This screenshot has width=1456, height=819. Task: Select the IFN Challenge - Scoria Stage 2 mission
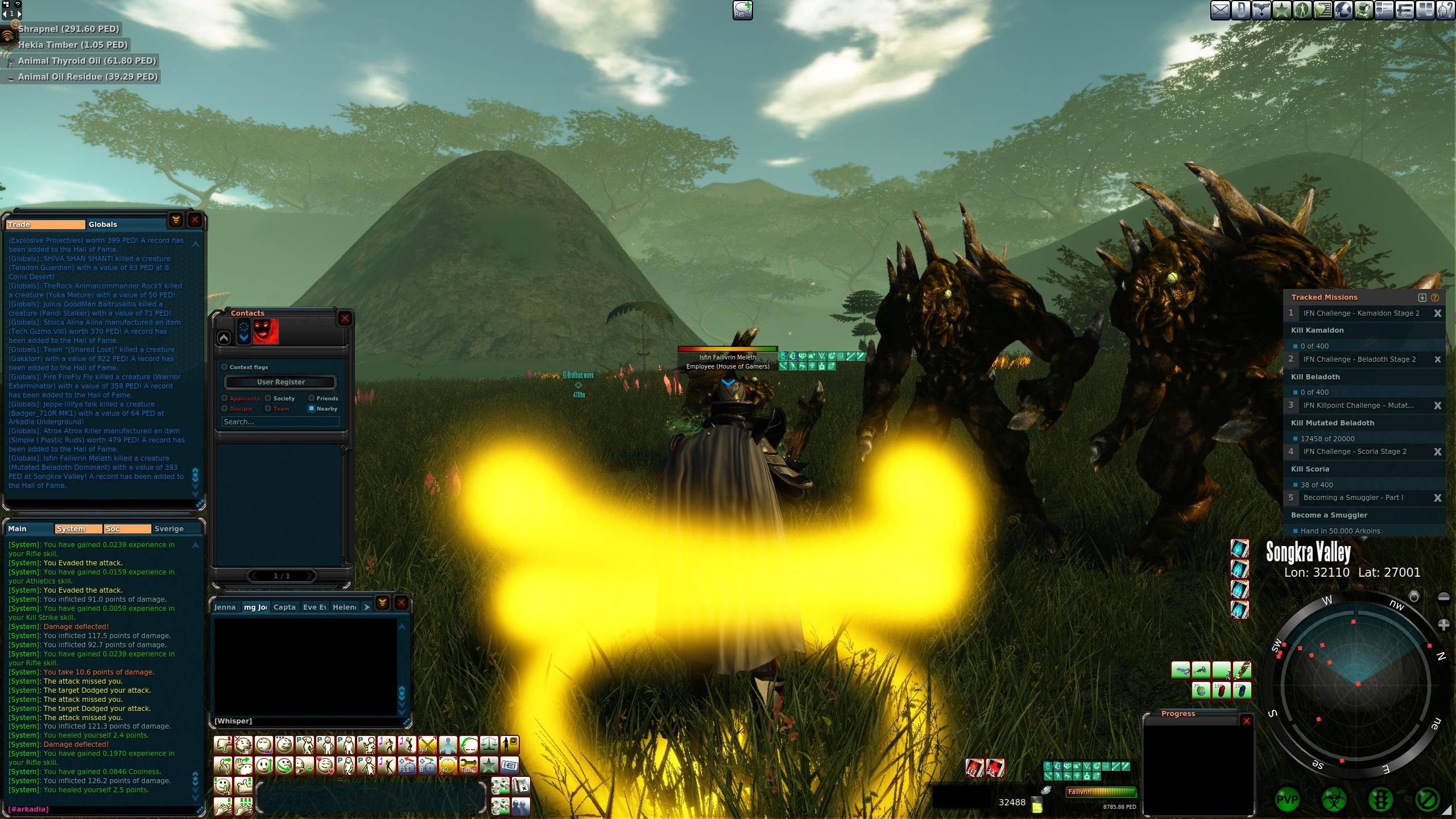point(1355,452)
